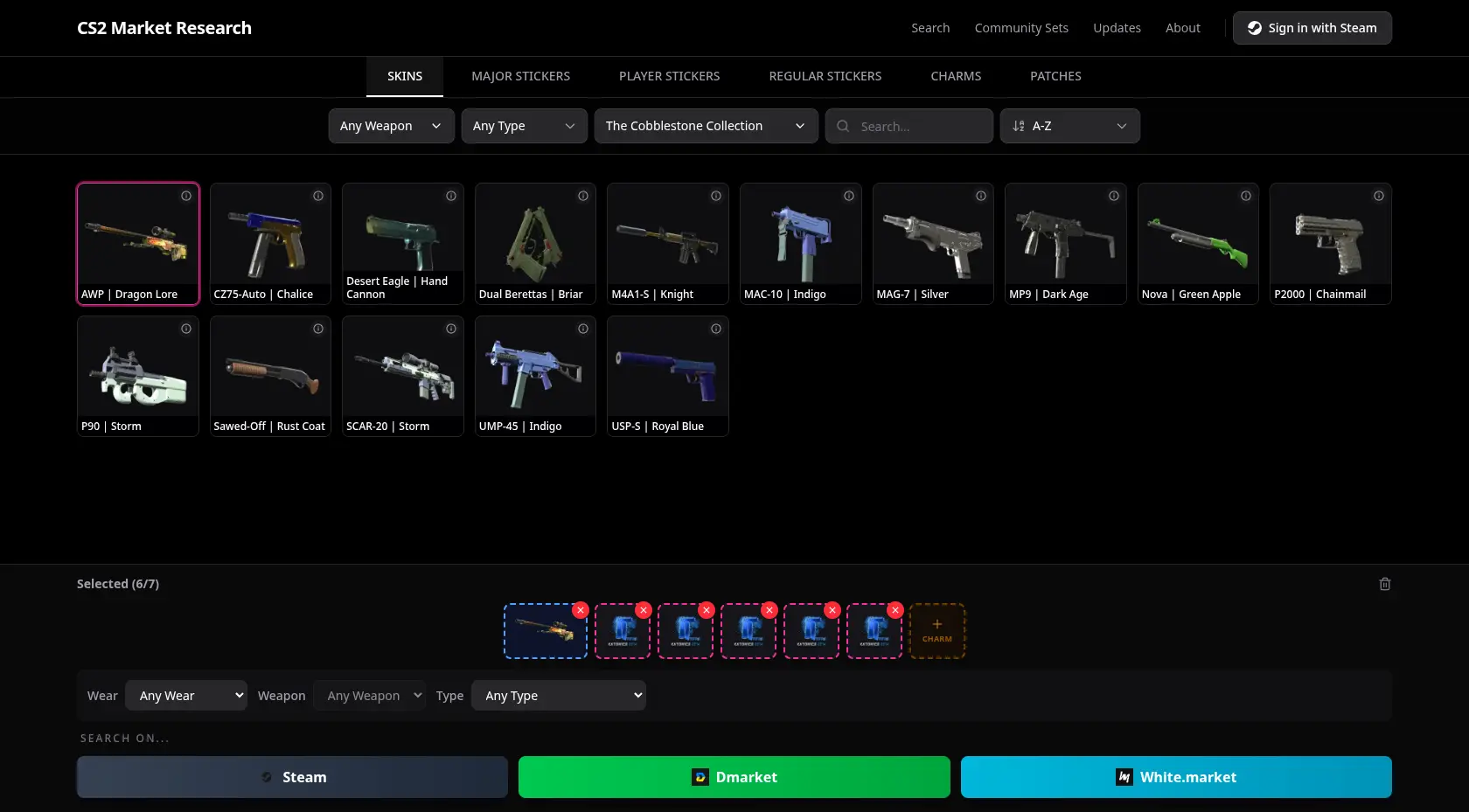Switch to the MAJOR STICKERS tab

tap(520, 76)
